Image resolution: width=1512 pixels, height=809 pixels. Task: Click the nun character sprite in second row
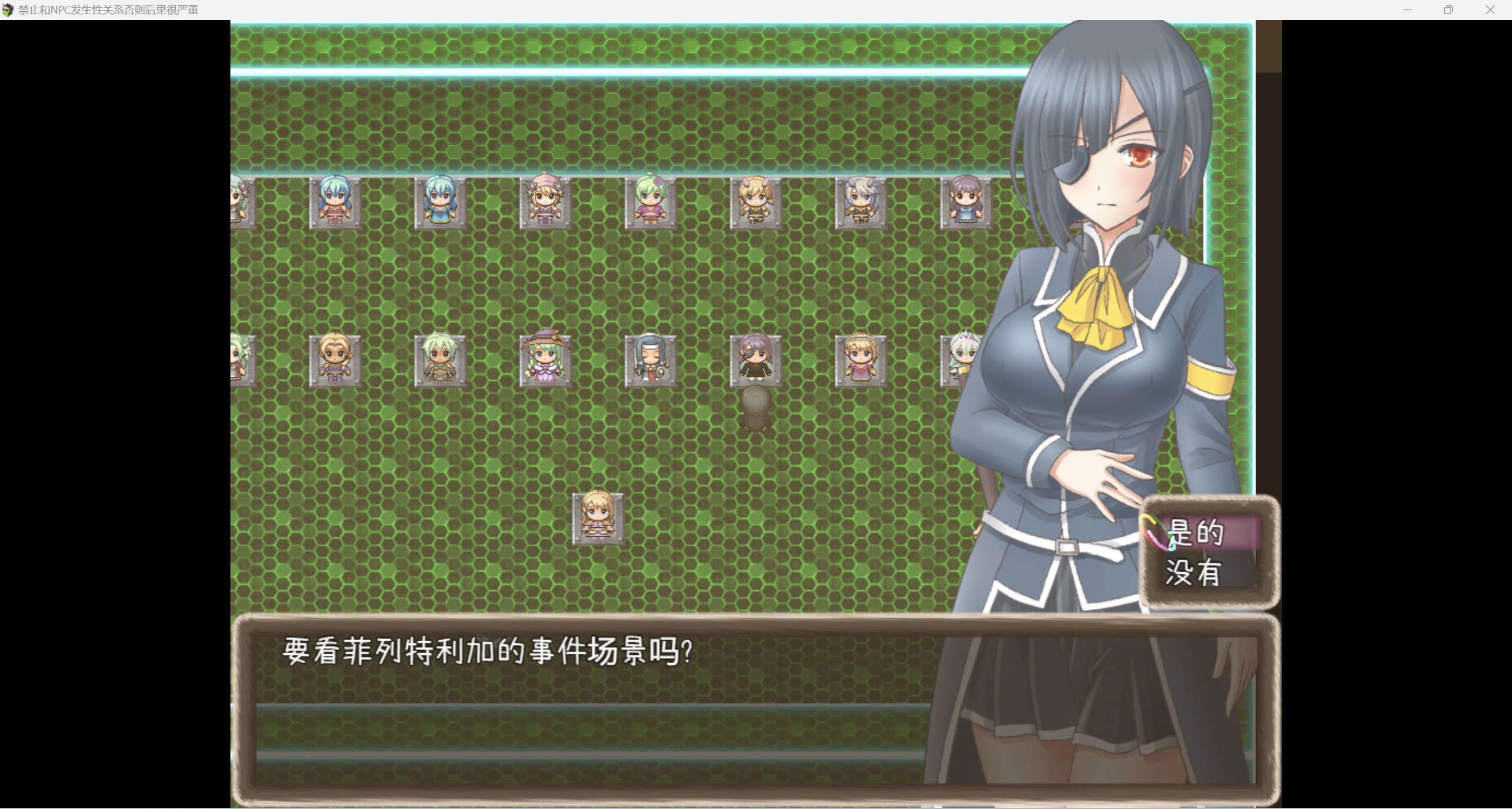click(650, 359)
